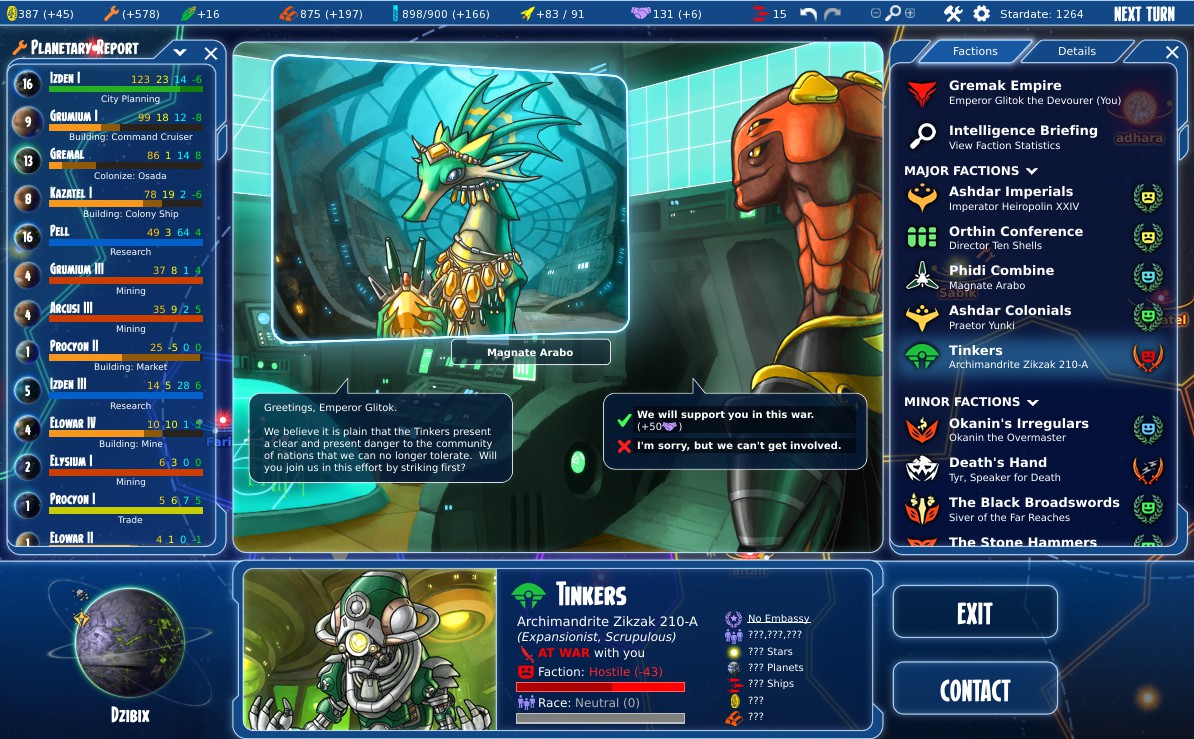Select Orthin Conference faction

coord(1015,238)
